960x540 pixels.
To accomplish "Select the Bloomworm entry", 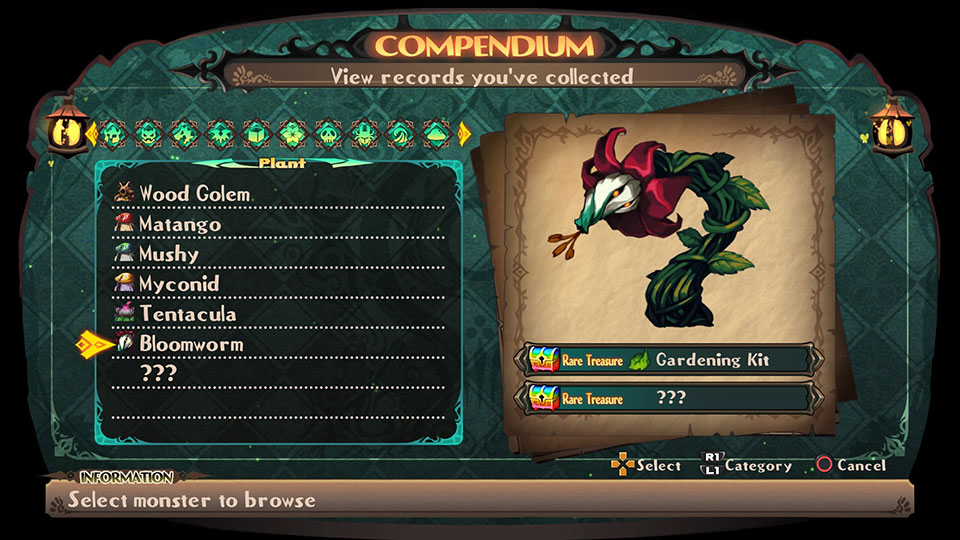I will click(191, 344).
